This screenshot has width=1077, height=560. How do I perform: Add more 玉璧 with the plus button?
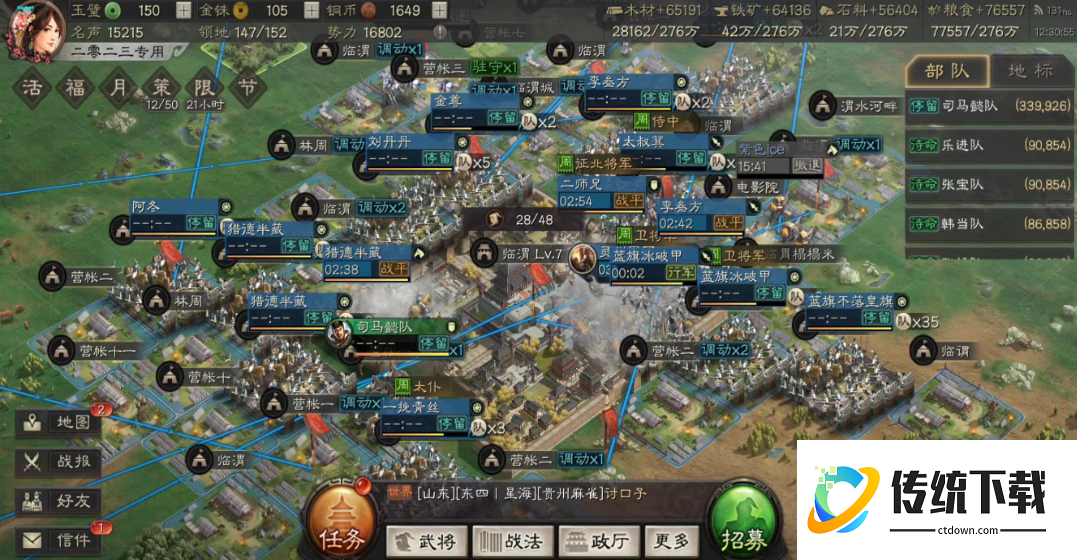183,11
